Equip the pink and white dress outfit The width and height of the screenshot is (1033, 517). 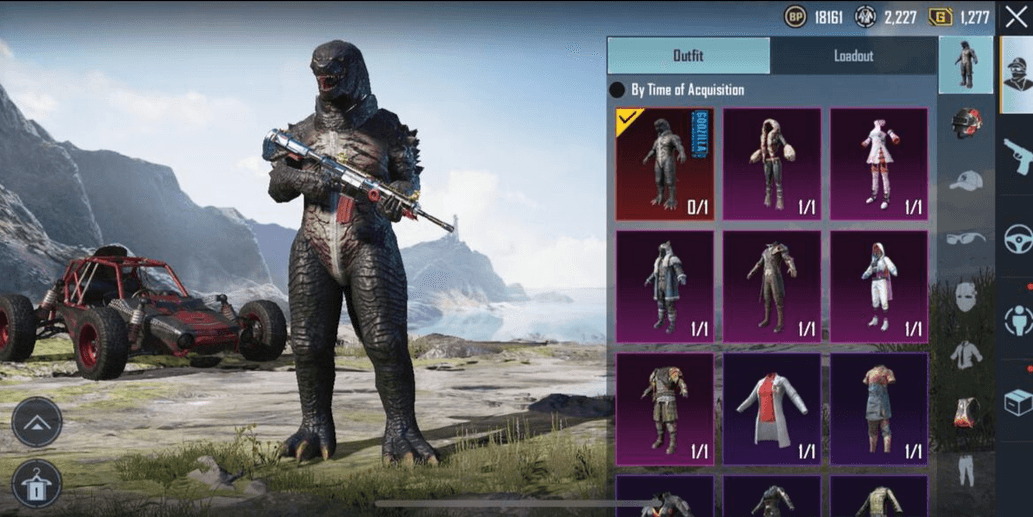tap(878, 164)
